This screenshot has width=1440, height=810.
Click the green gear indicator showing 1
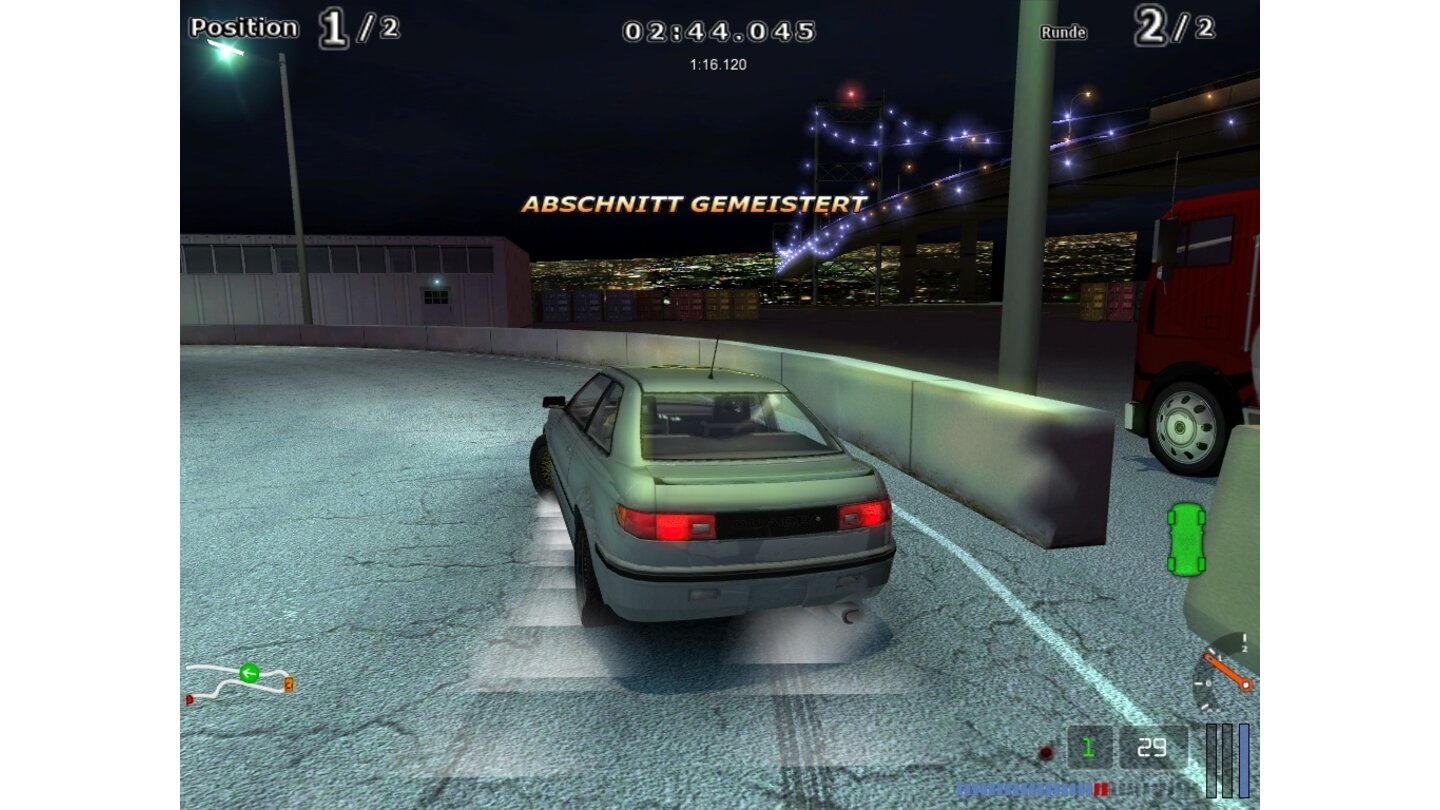click(1087, 746)
